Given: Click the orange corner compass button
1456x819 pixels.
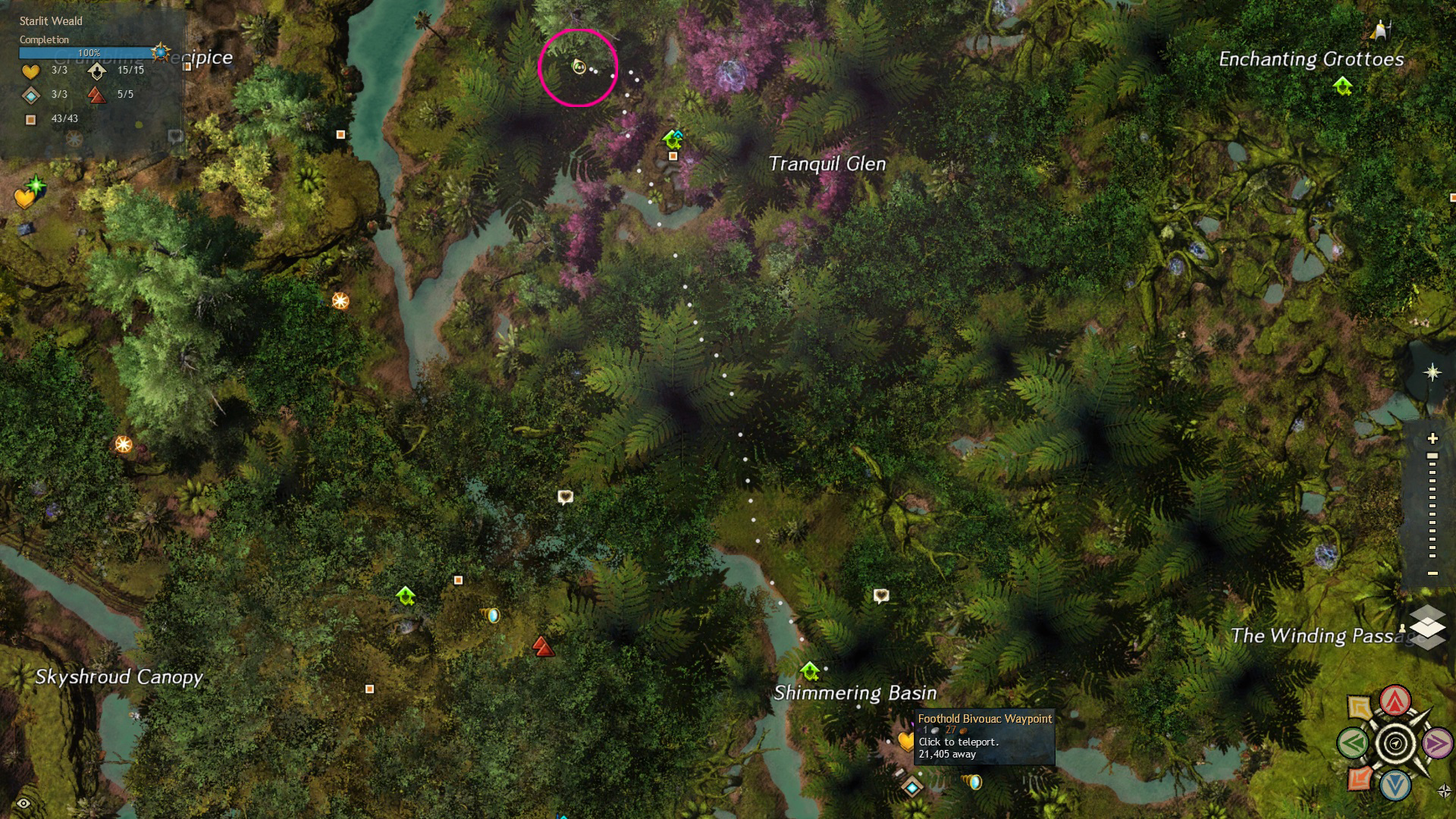Looking at the screenshot, I should coord(1360,778).
